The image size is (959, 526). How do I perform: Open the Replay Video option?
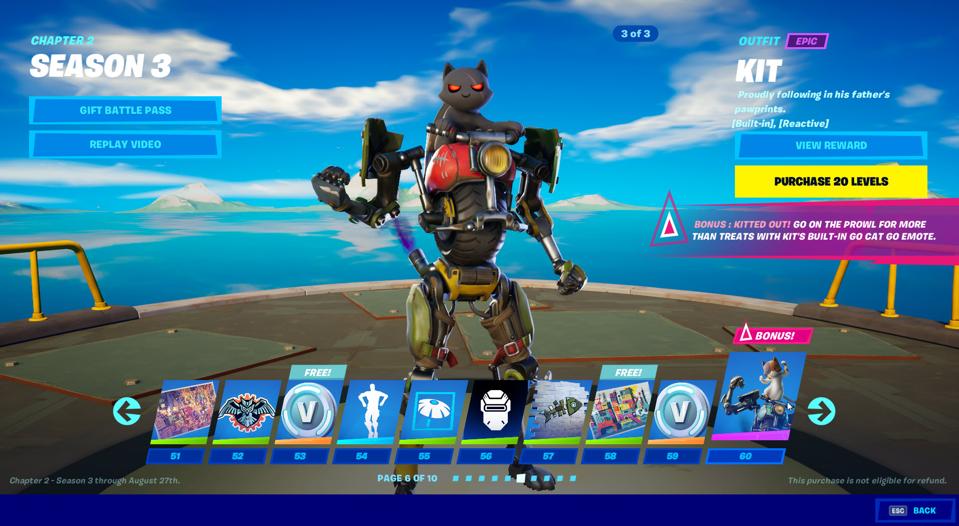[125, 144]
